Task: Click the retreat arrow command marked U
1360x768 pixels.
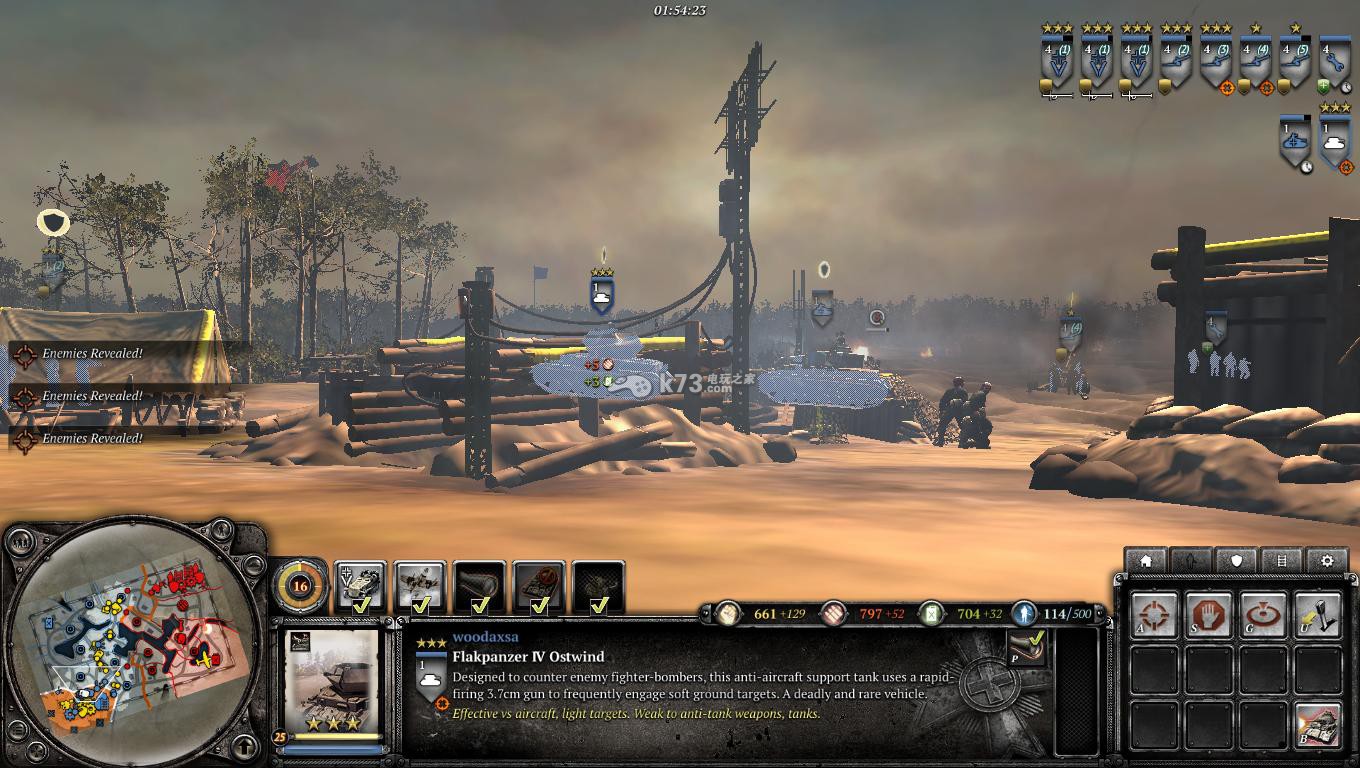Action: click(1316, 613)
